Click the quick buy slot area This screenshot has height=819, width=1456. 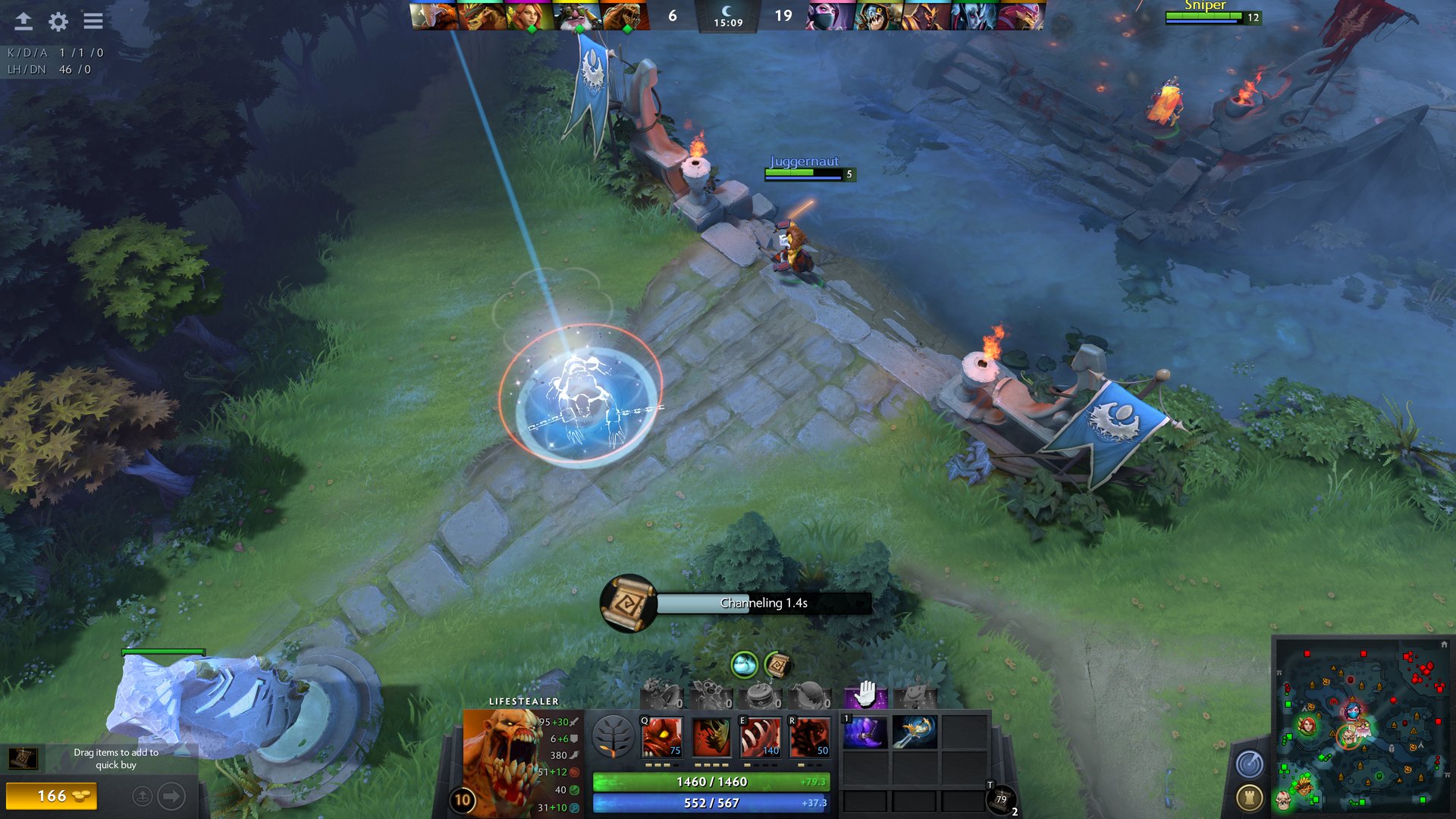[23, 758]
